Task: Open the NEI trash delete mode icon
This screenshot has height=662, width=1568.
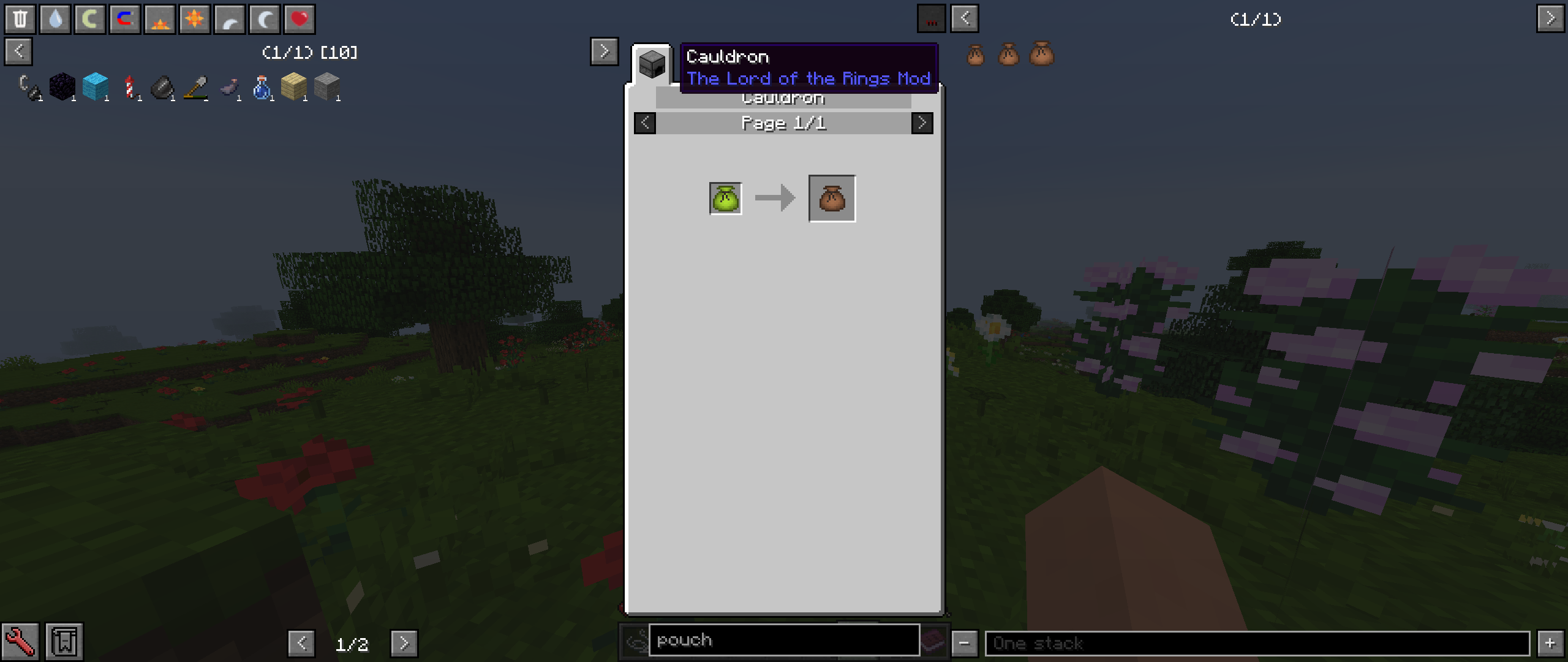Action: click(x=21, y=18)
